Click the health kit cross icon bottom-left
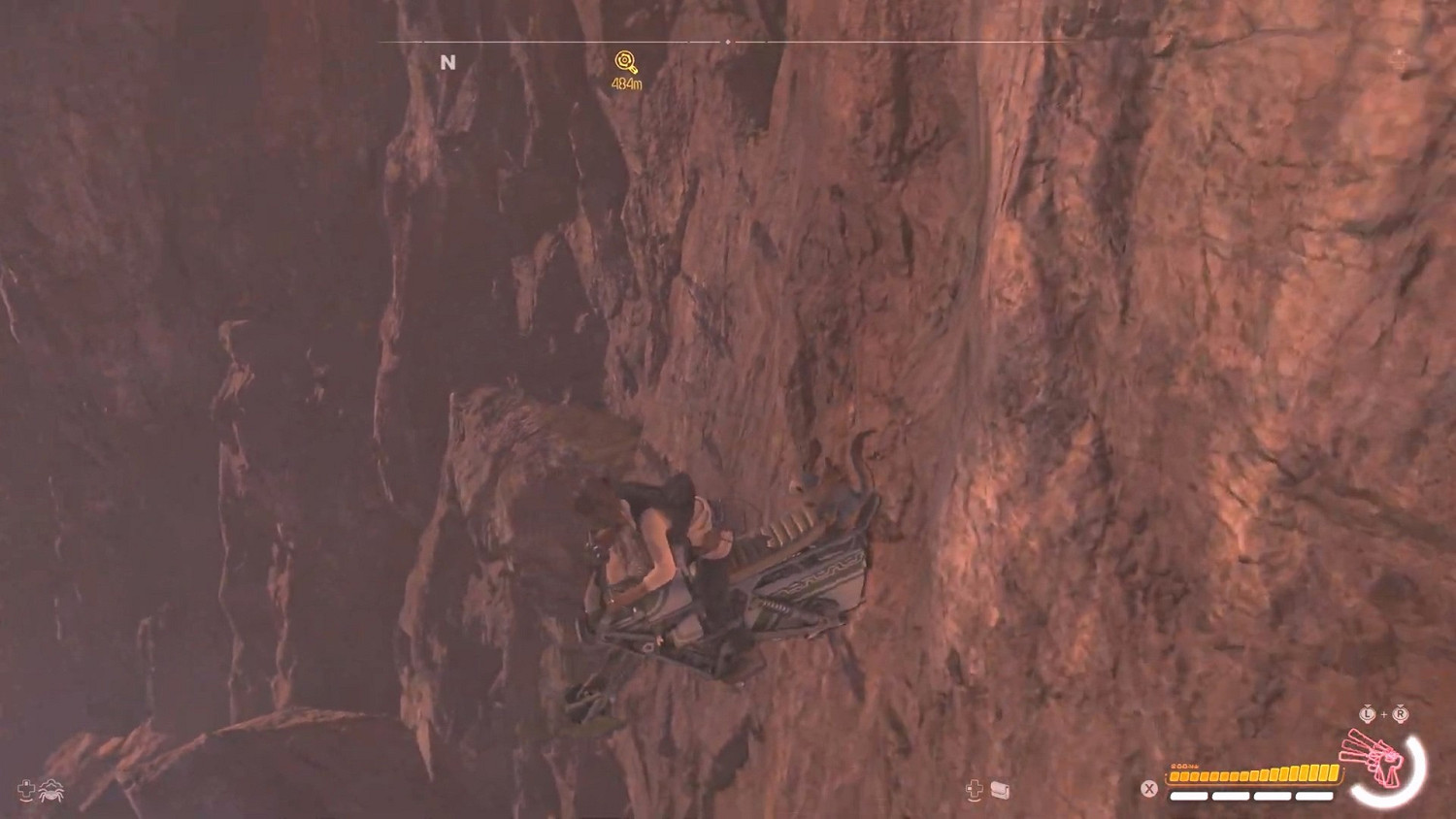The width and height of the screenshot is (1456, 819). (x=25, y=790)
